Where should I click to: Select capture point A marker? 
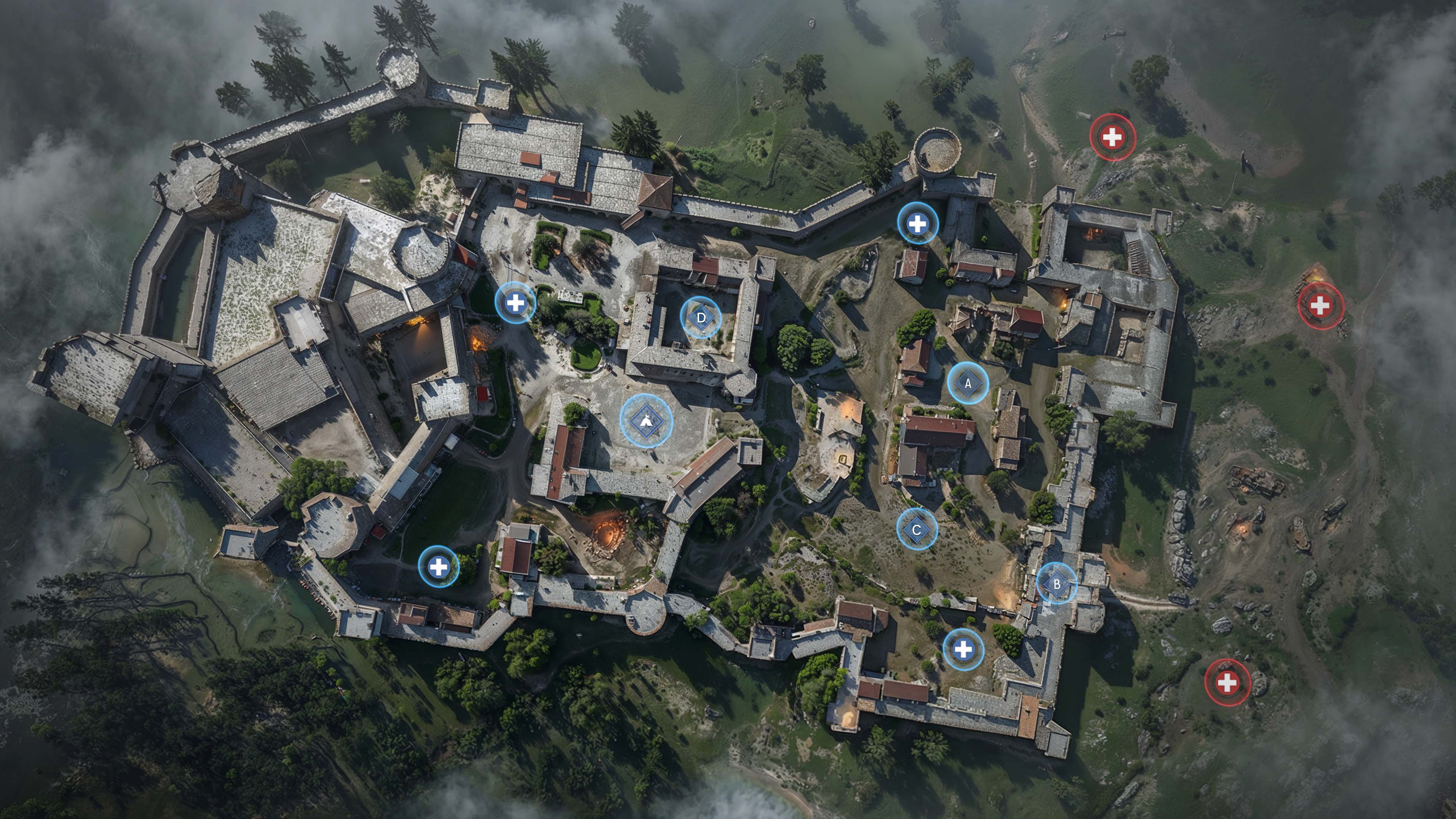click(x=968, y=383)
